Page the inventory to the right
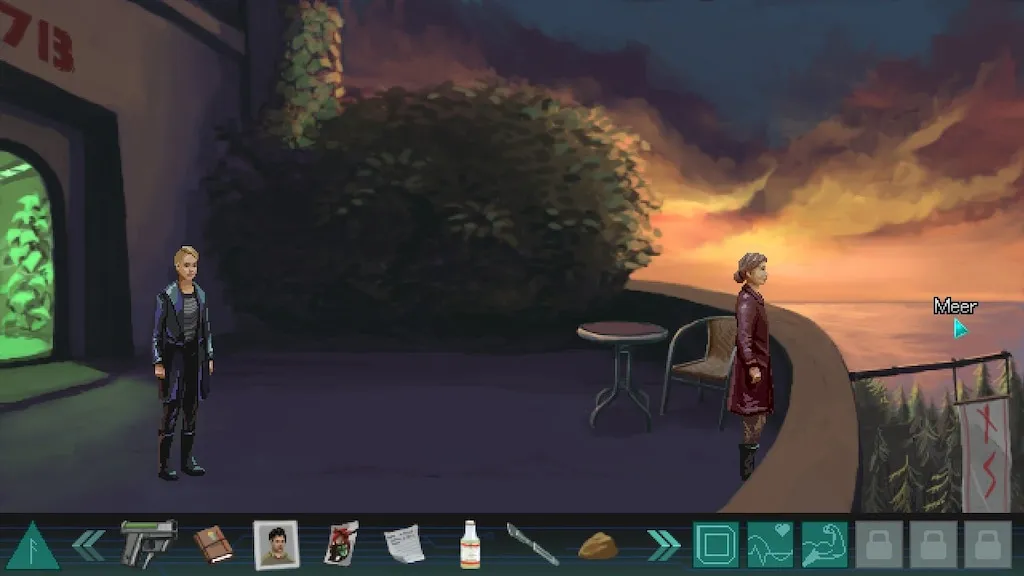Screen dimensions: 1024x576 pyautogui.click(x=663, y=544)
